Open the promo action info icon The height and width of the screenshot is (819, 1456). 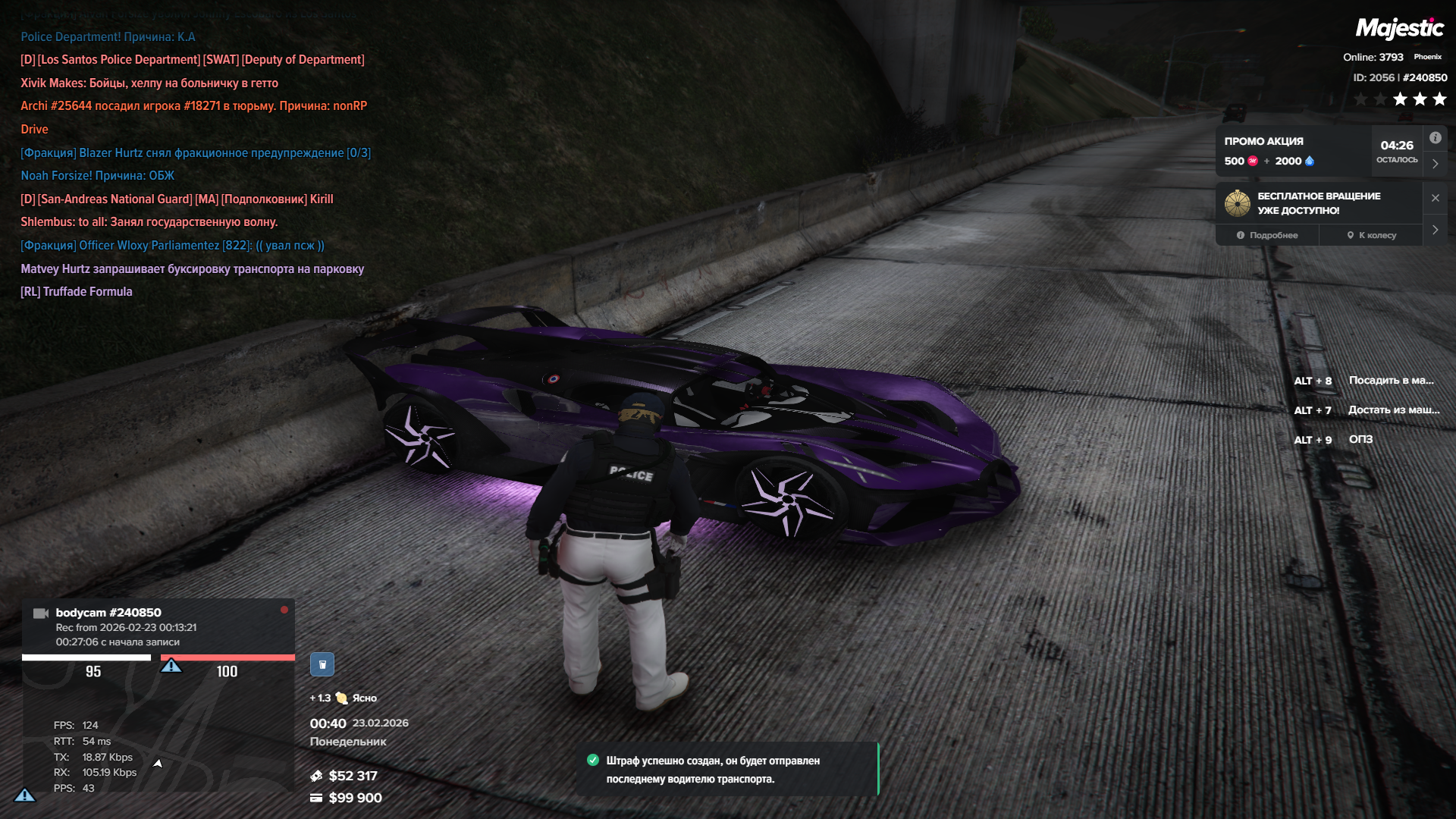(1435, 138)
